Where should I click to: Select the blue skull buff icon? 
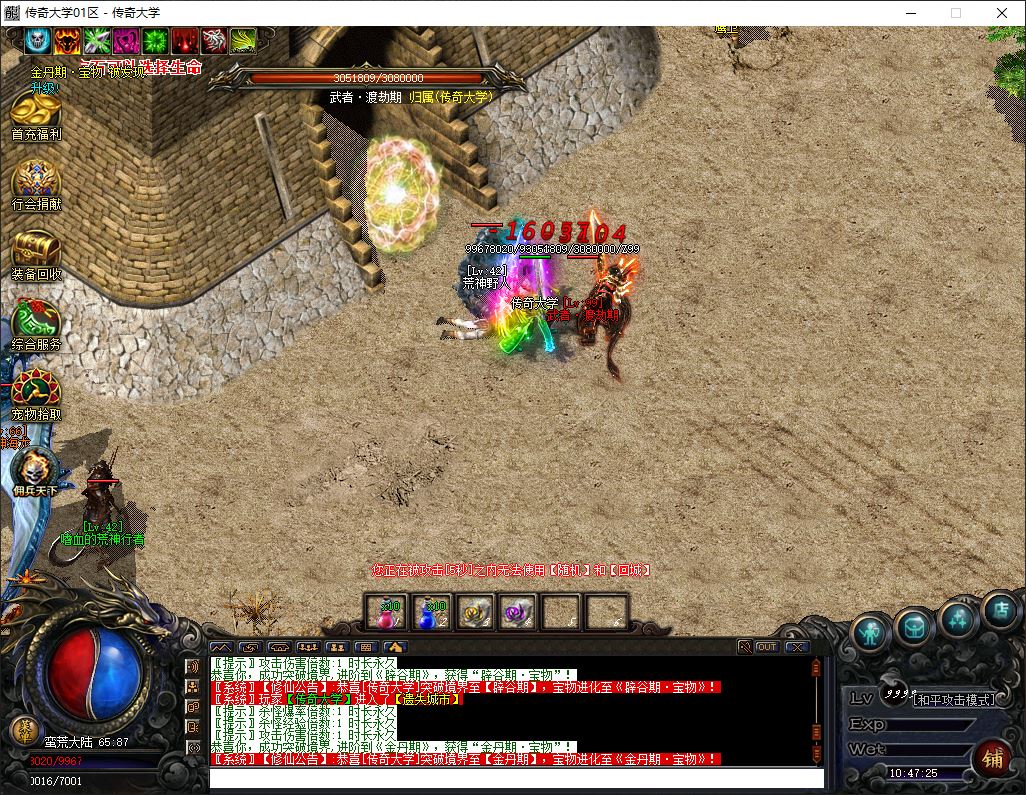(38, 40)
